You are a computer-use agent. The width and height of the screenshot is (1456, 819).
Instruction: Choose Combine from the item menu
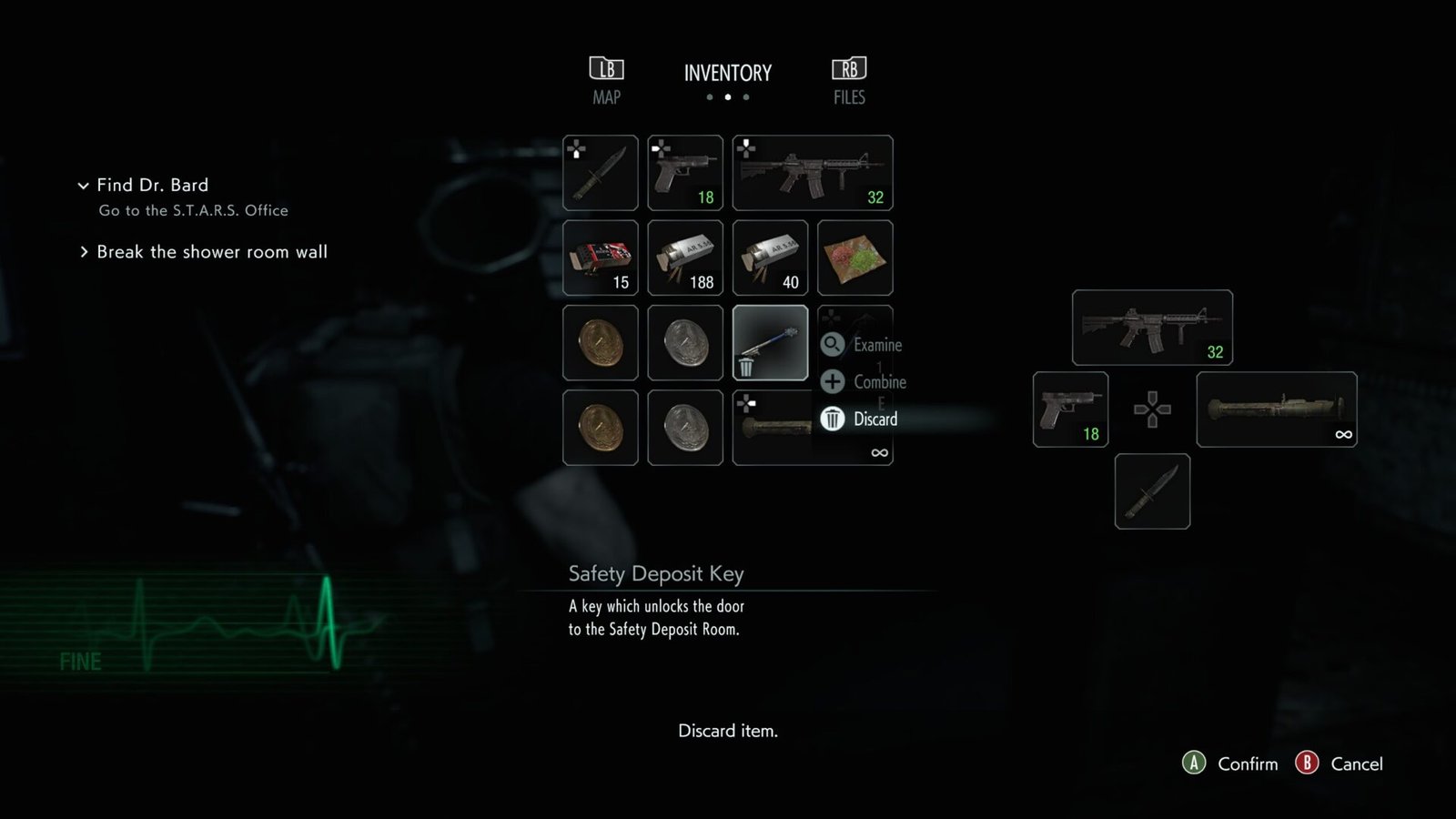click(867, 382)
